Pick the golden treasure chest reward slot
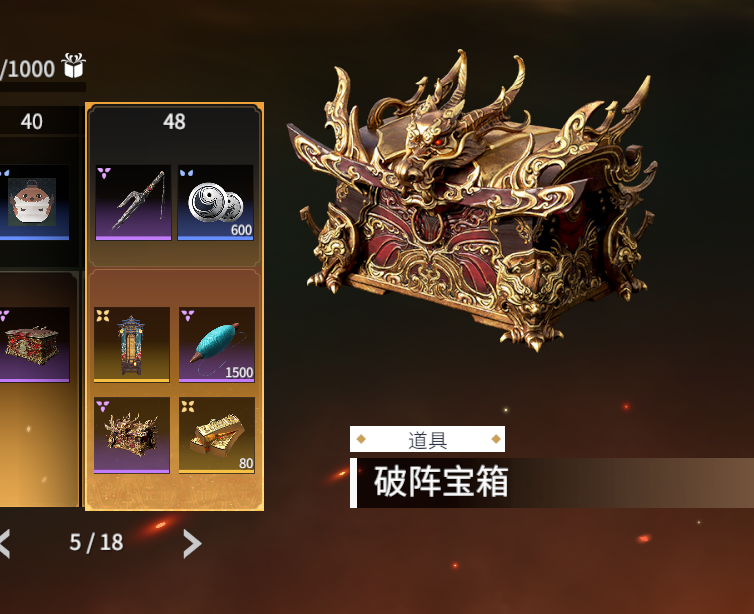The image size is (754, 614). (133, 434)
